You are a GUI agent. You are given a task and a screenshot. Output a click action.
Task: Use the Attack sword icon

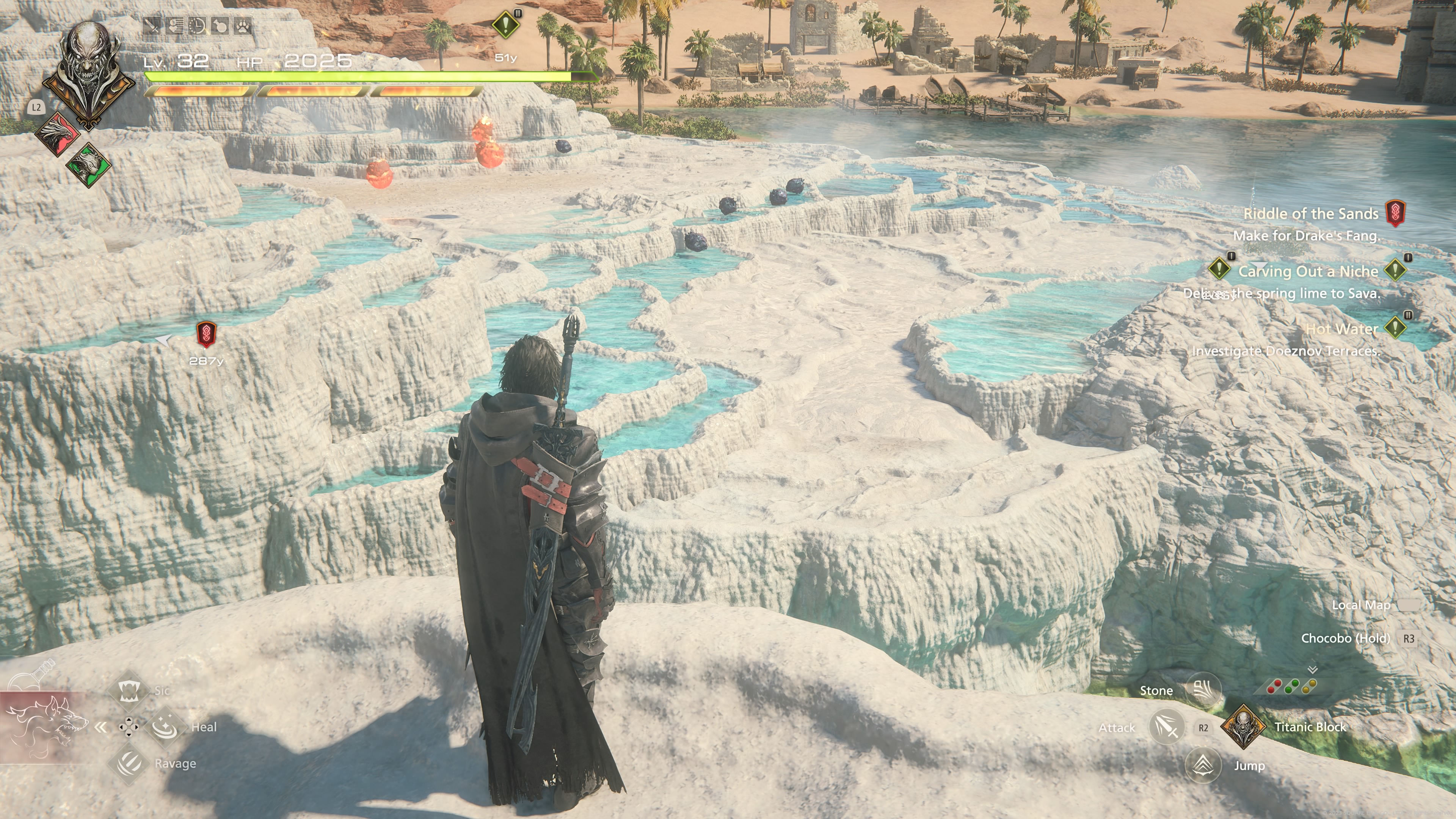coord(1166,727)
